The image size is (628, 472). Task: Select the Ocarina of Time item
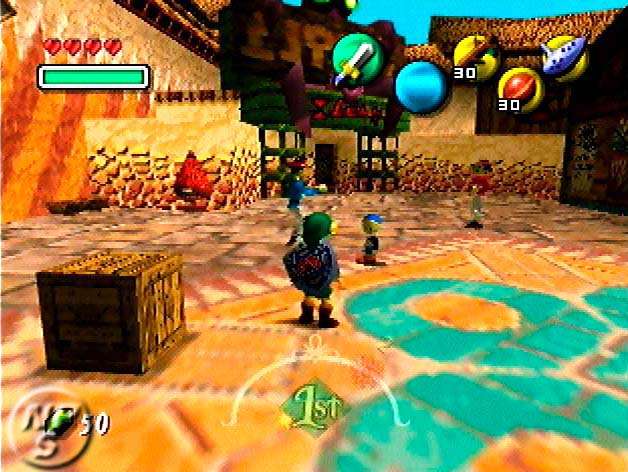tap(564, 55)
